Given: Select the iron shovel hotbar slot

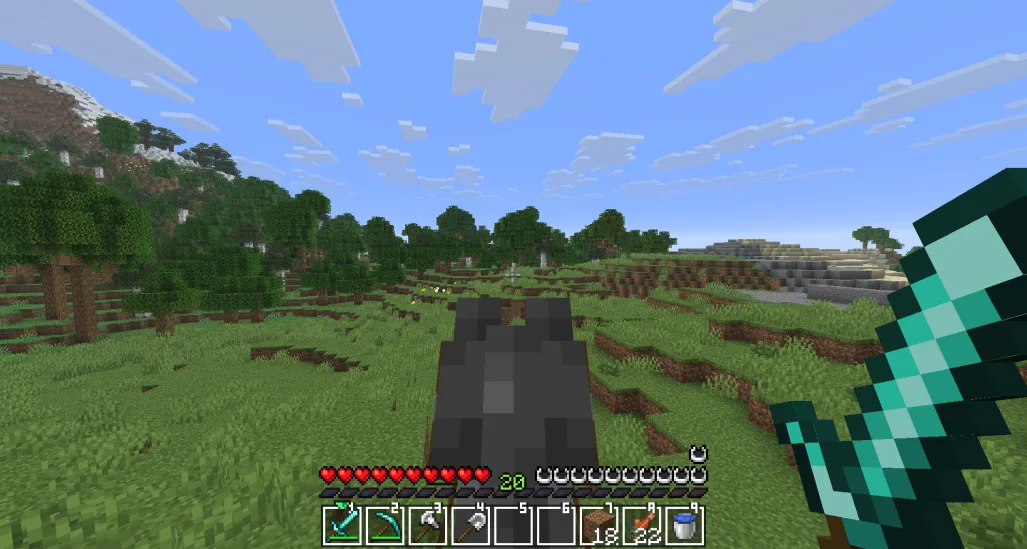Looking at the screenshot, I should (x=470, y=524).
